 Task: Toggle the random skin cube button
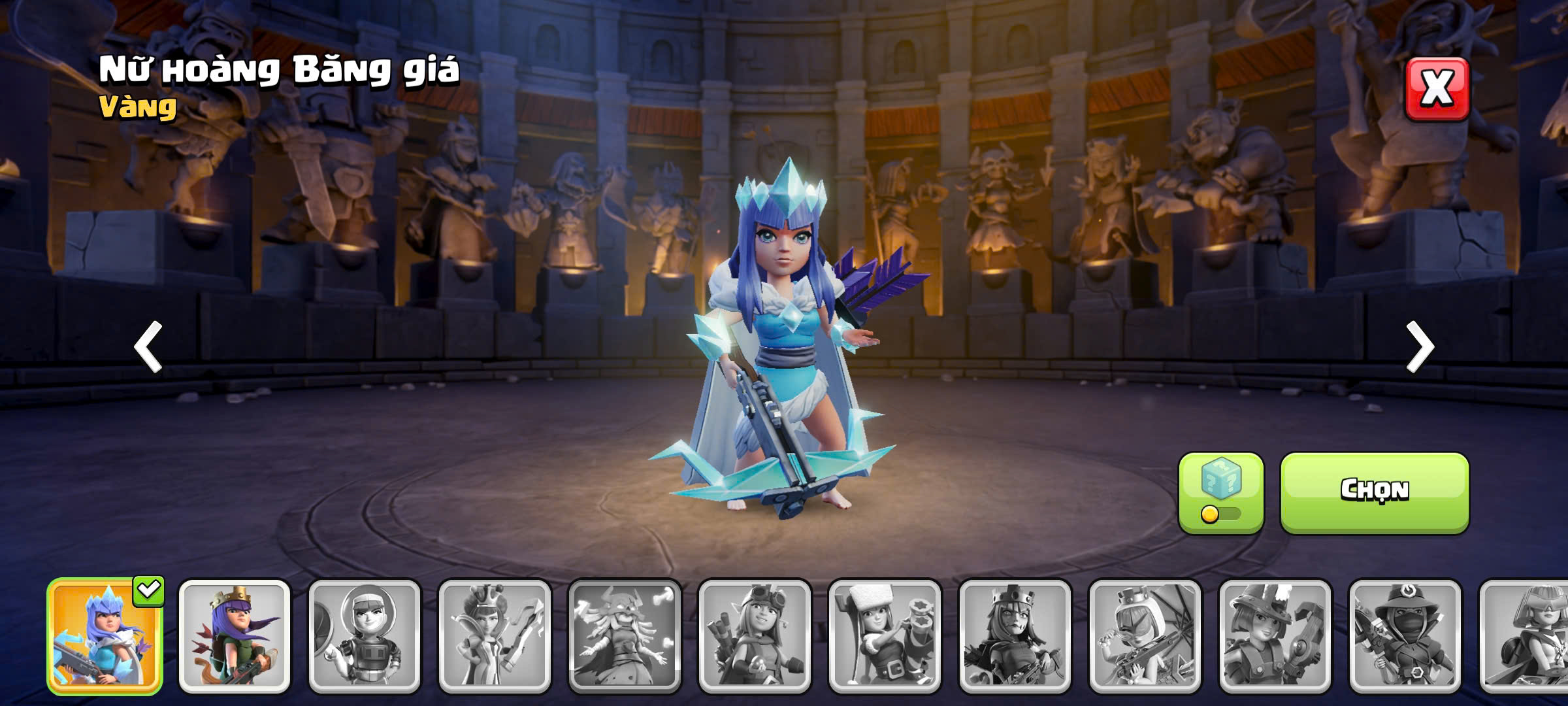tap(1220, 493)
